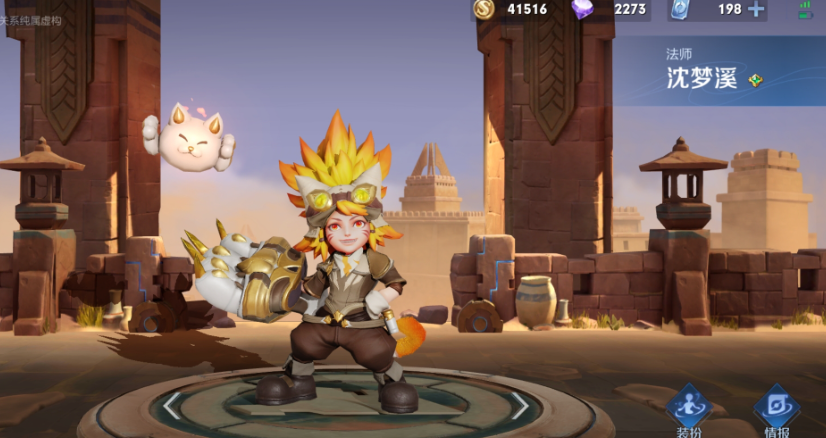Rotate hero with the right arrow

(x=519, y=405)
